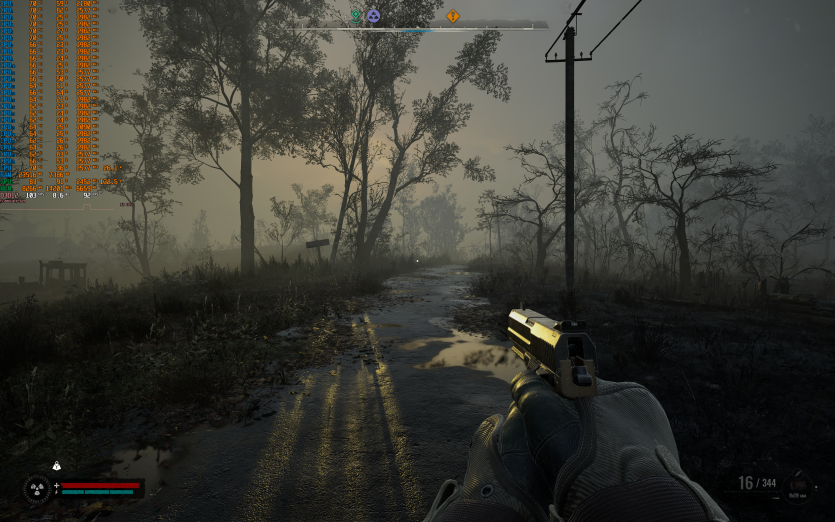The width and height of the screenshot is (835, 522).
Task: Click the orange exclamation quest marker on compass
Action: coord(453,16)
